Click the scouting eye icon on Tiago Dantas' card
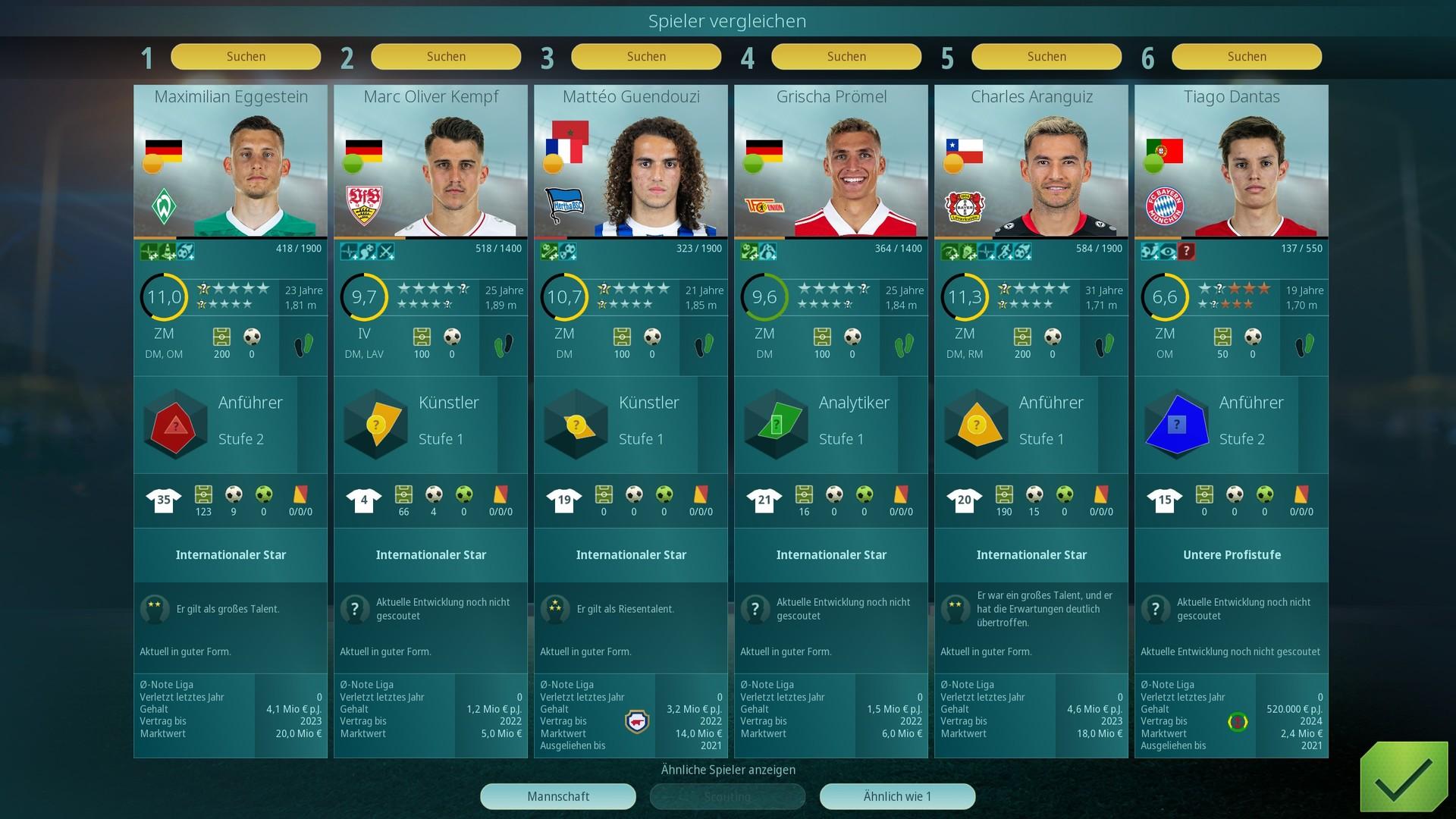The image size is (1456, 819). coord(1168,250)
